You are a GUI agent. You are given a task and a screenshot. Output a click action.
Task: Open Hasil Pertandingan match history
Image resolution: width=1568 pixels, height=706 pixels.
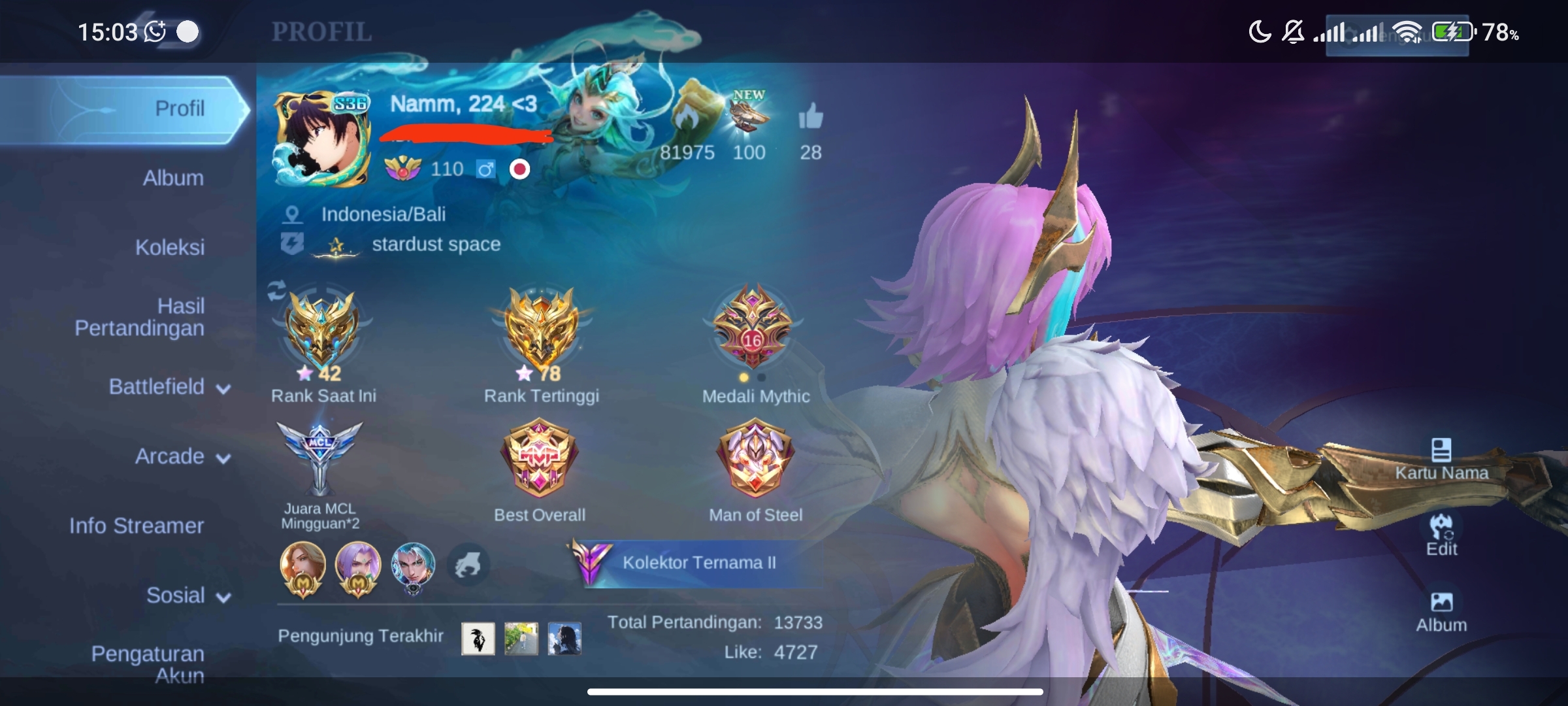coord(140,317)
